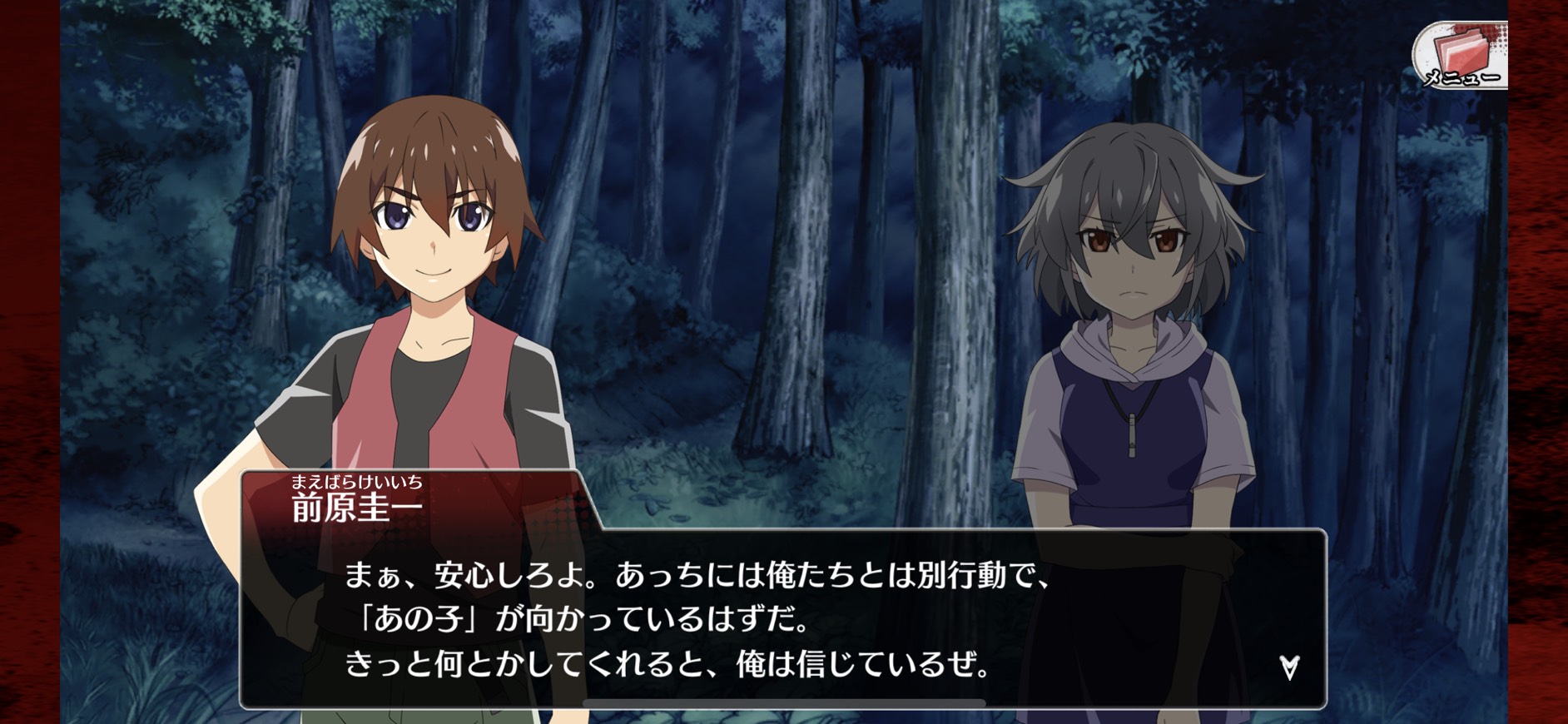Advance dialogue with the arrow indicator

click(1289, 667)
